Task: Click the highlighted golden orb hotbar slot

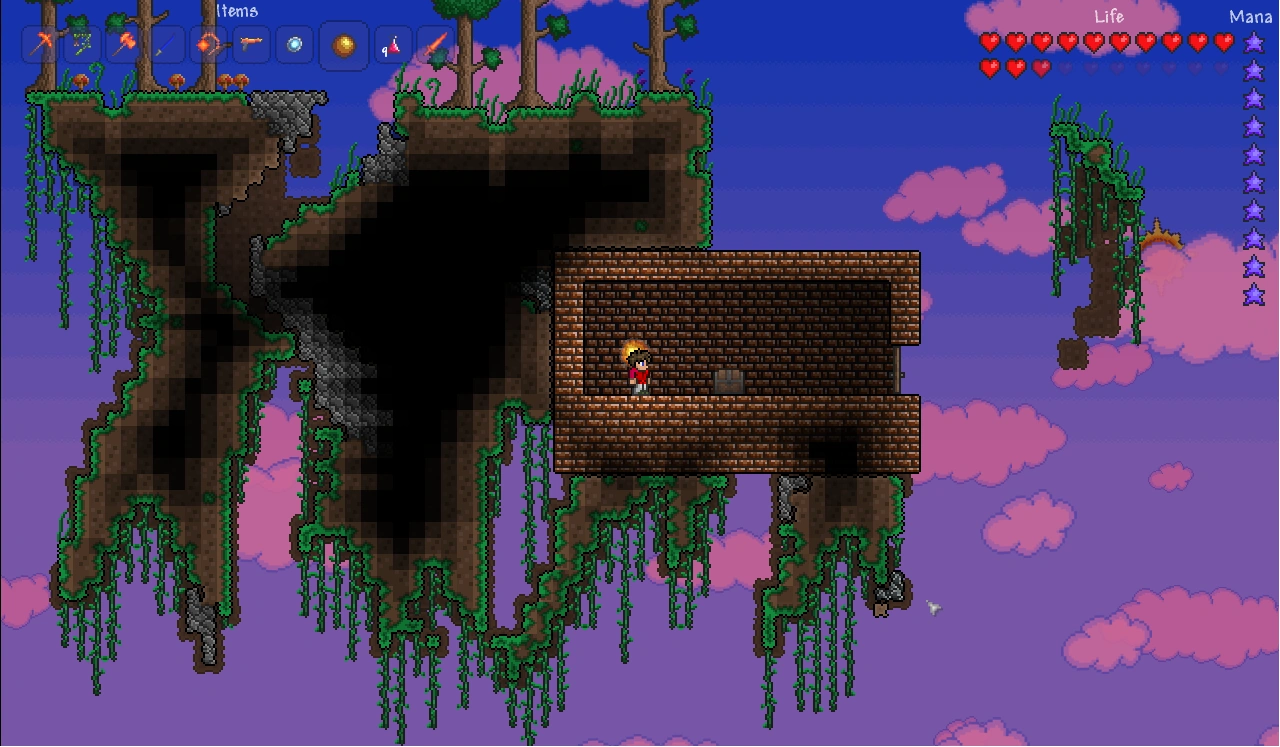Action: click(x=343, y=45)
